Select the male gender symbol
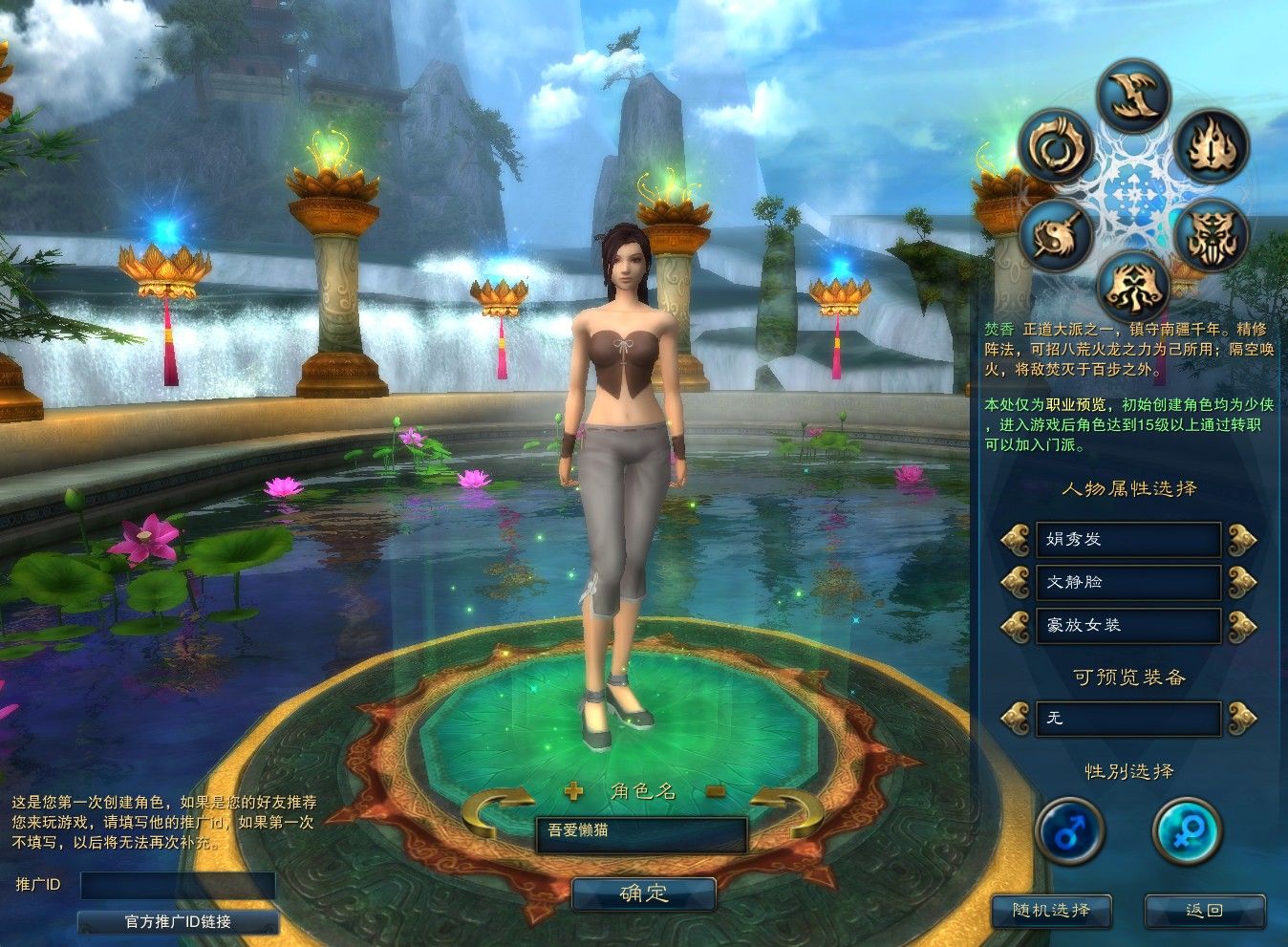Image resolution: width=1288 pixels, height=947 pixels. point(1069,831)
